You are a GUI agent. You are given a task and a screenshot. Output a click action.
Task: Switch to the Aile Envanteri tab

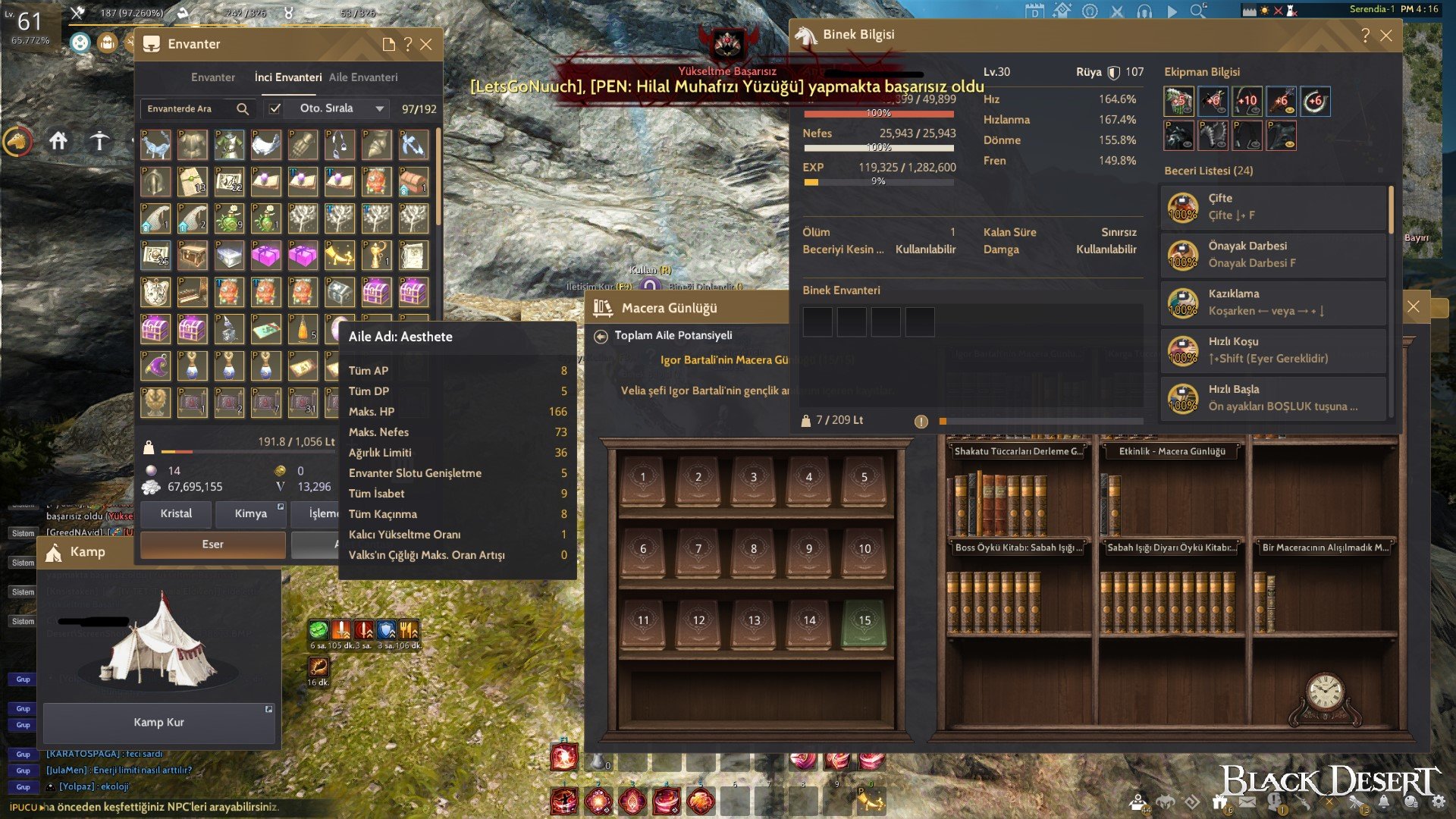[x=365, y=77]
